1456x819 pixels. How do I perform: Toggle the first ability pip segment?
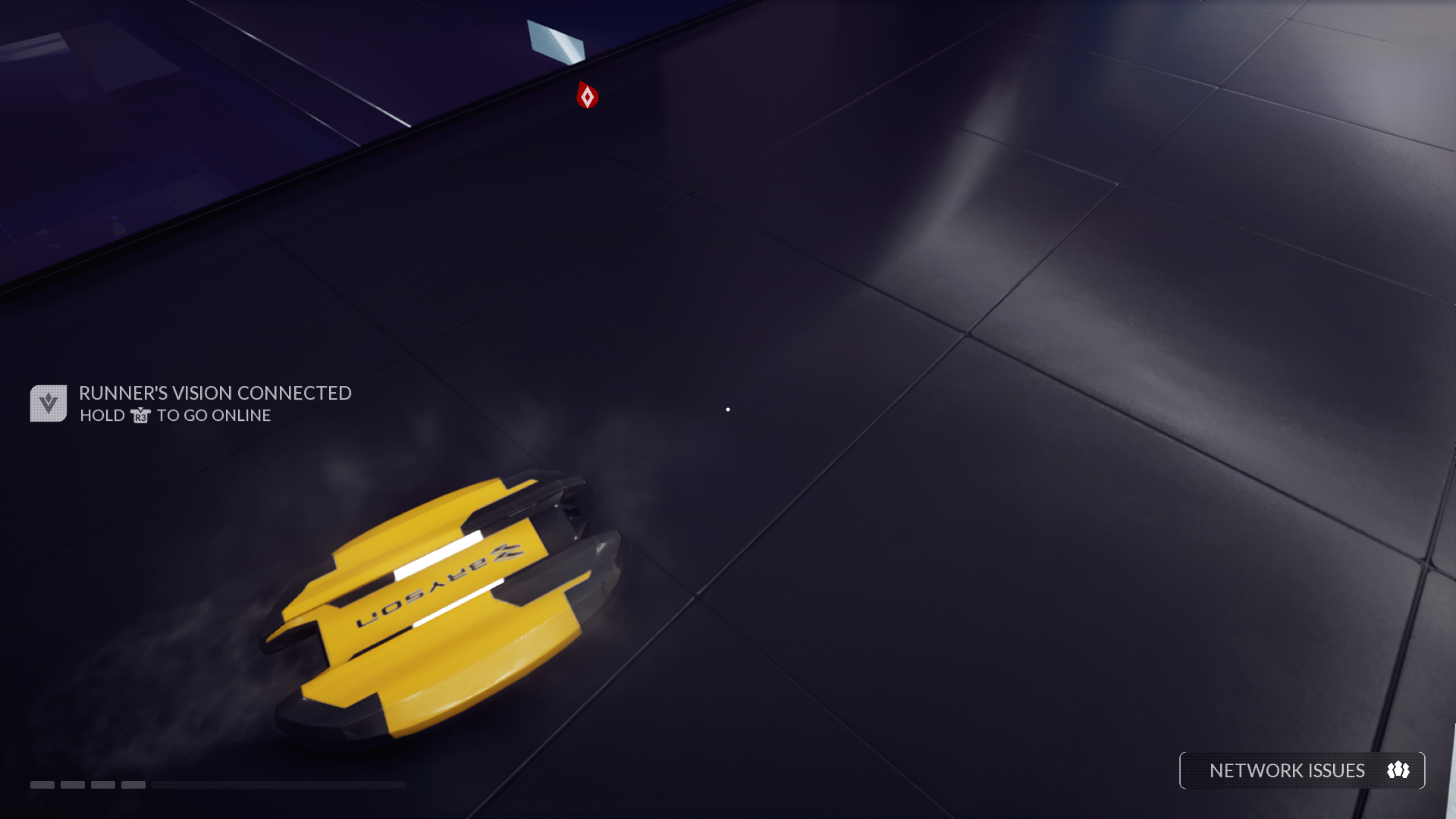click(43, 786)
